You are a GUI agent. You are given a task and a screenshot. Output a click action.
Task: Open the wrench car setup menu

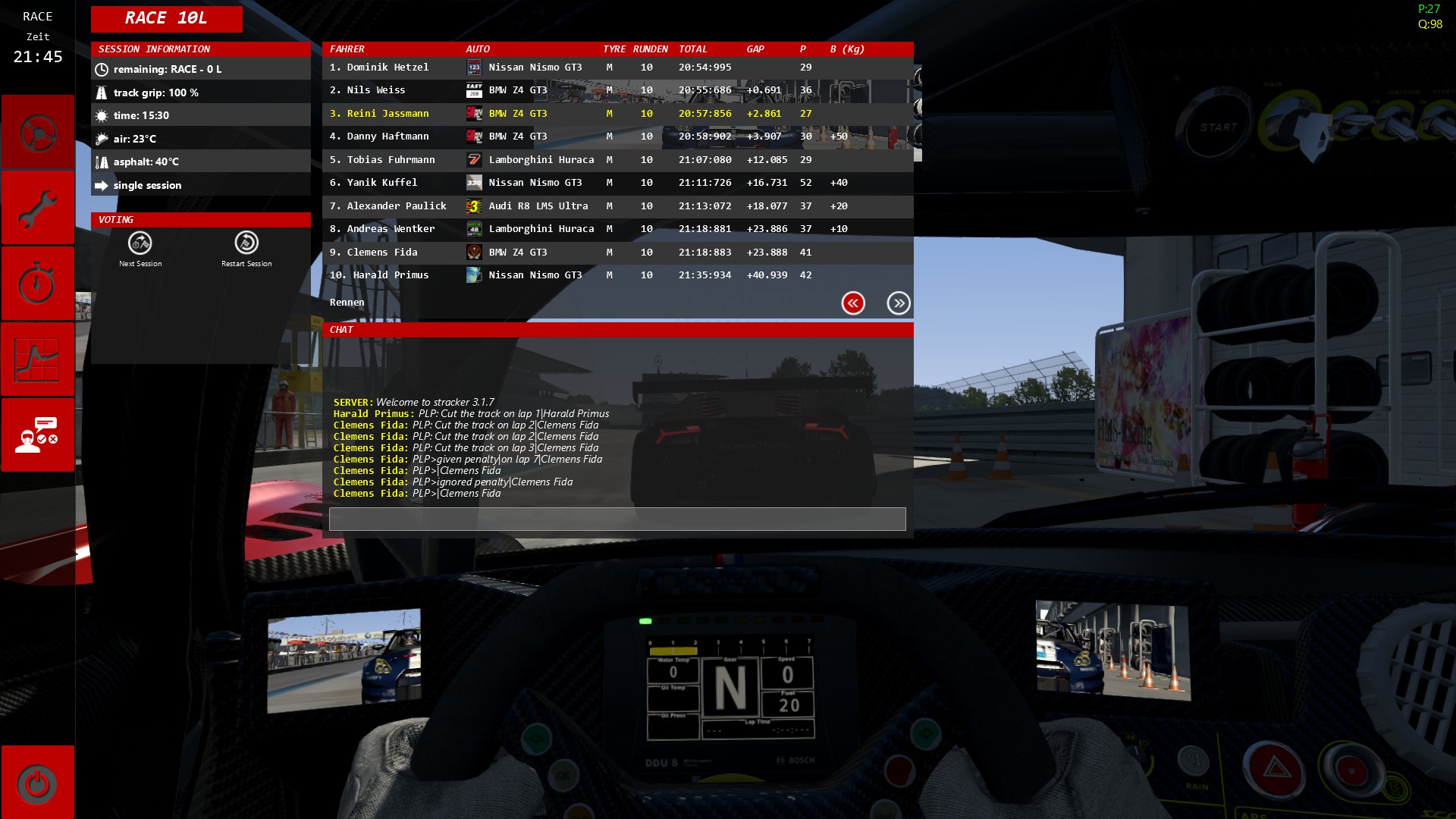coord(37,209)
